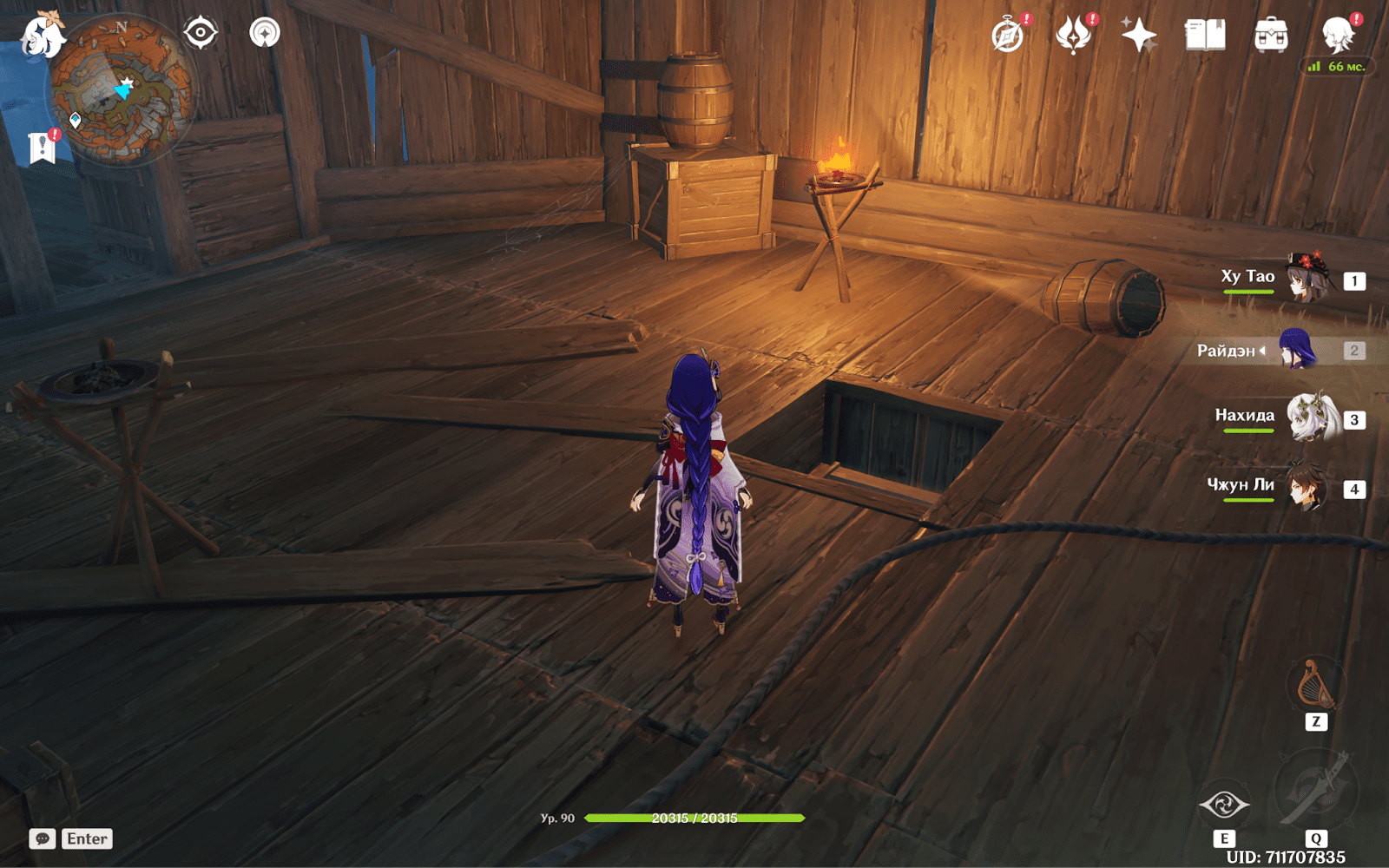Open the quest banner with red alert
Screen dimensions: 1389x868
click(43, 148)
